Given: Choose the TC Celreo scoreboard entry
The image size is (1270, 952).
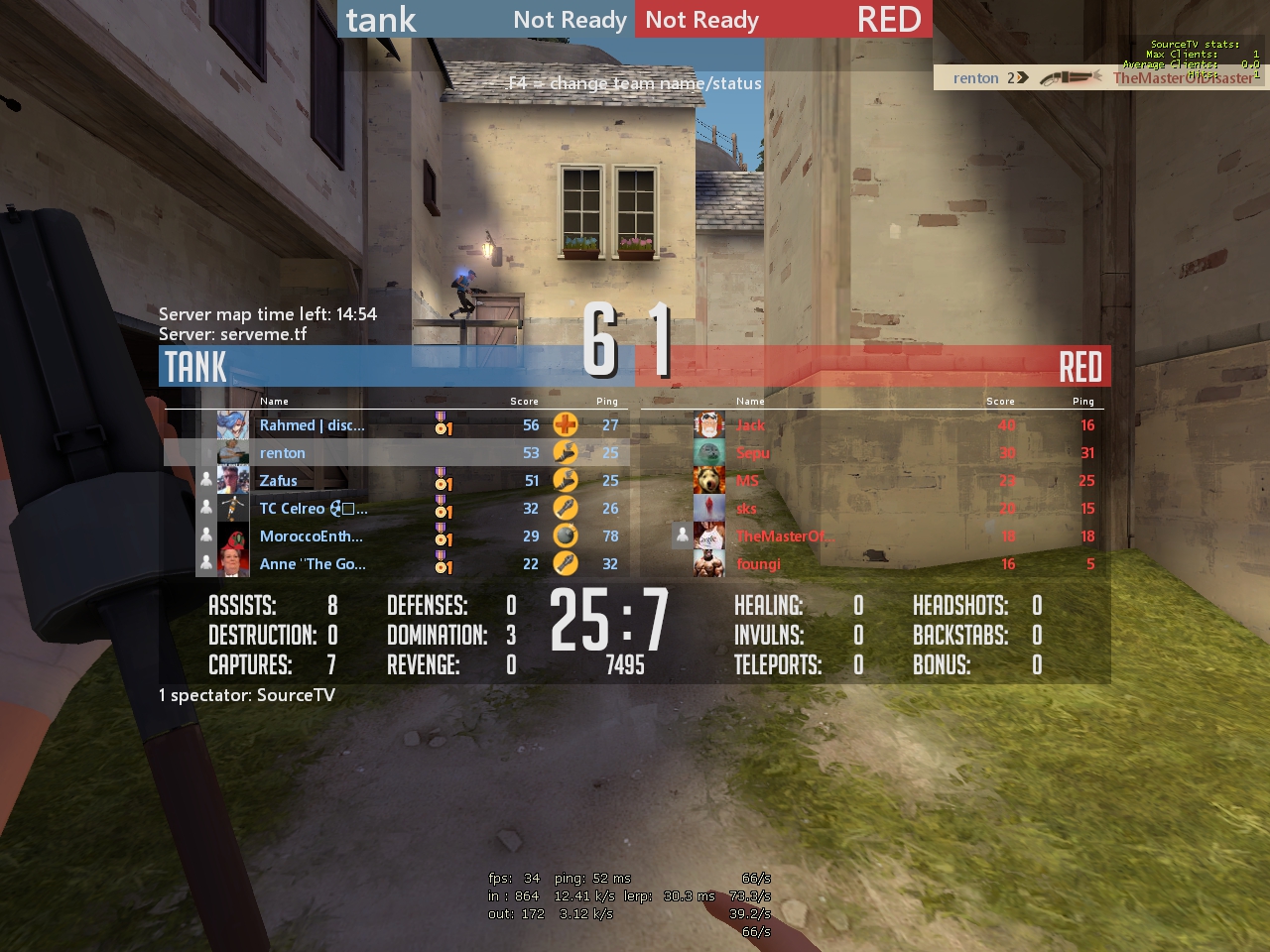Looking at the screenshot, I should coord(313,509).
